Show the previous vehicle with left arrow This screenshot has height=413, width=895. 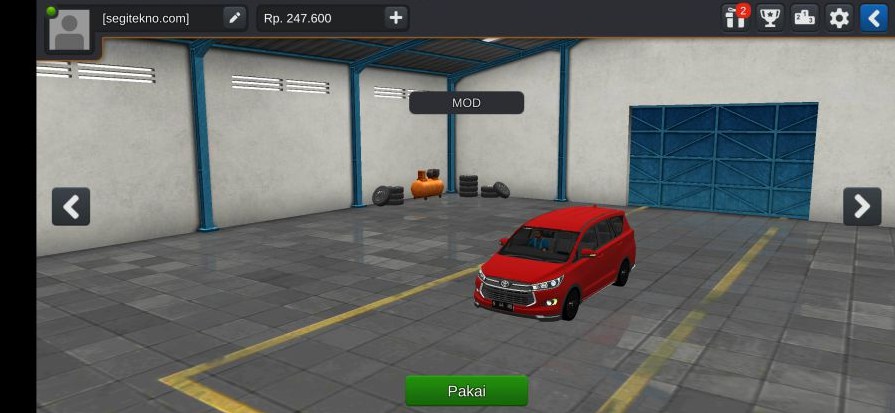coord(71,207)
